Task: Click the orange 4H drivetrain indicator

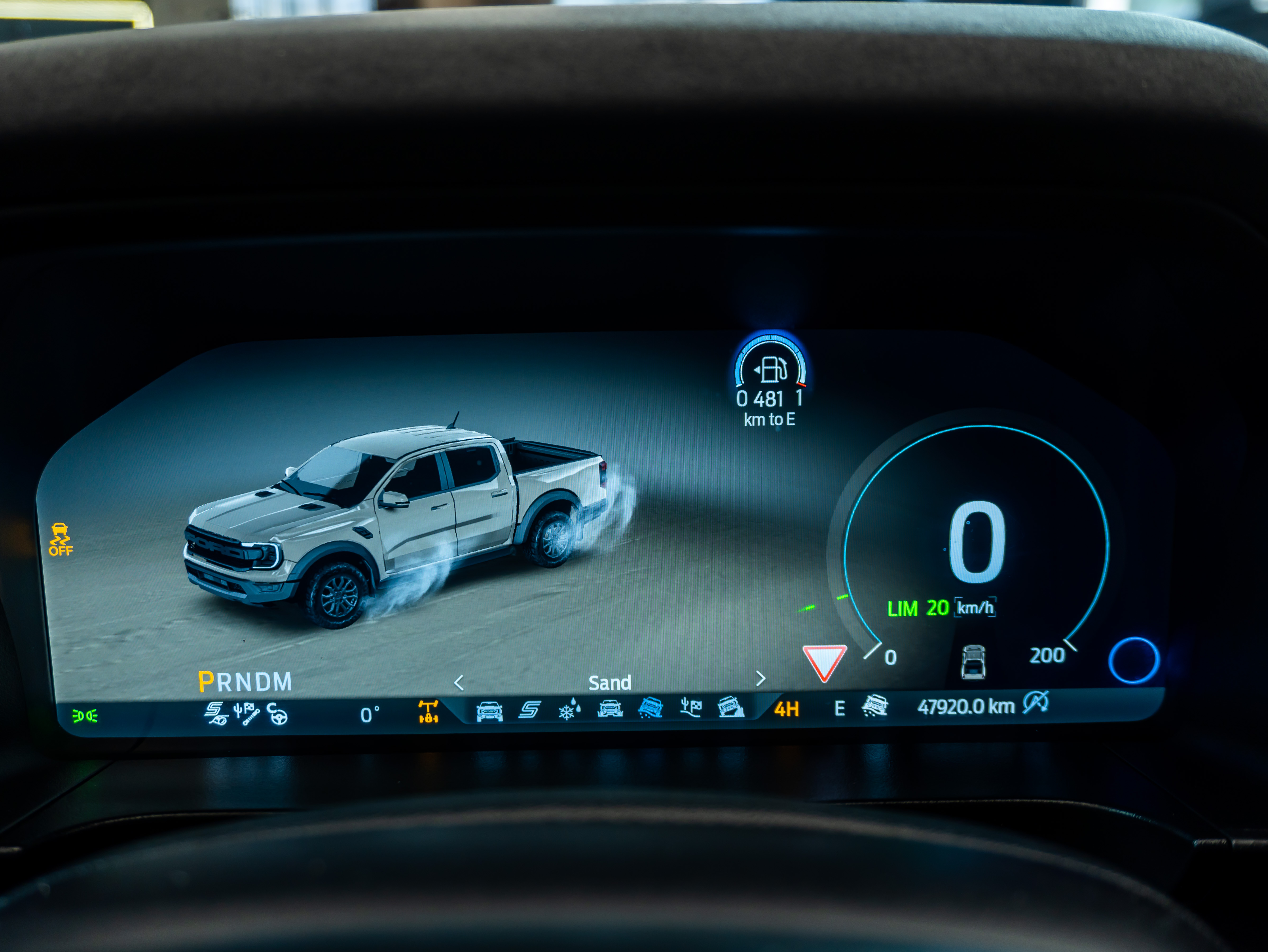Action: point(786,710)
